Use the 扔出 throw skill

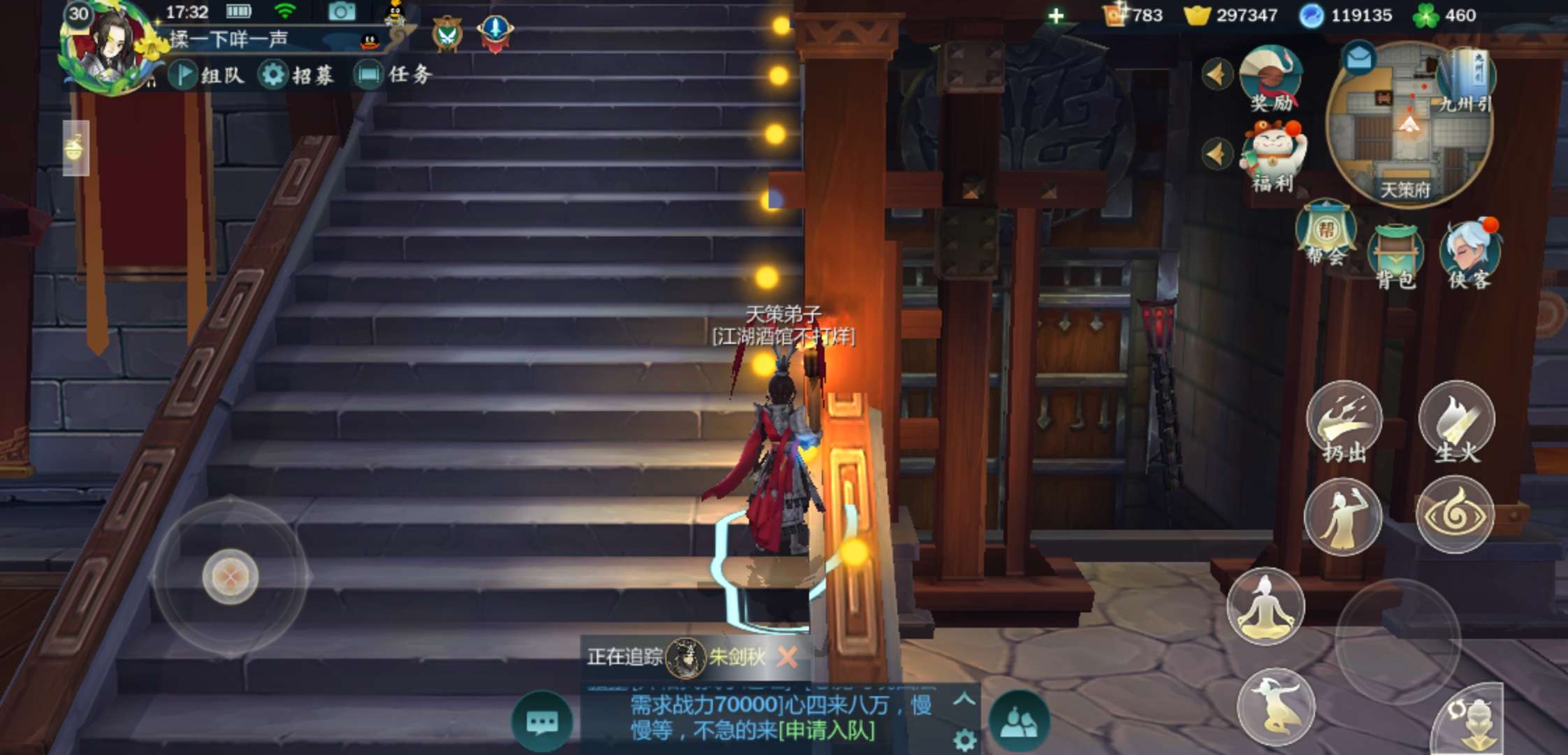1344,421
